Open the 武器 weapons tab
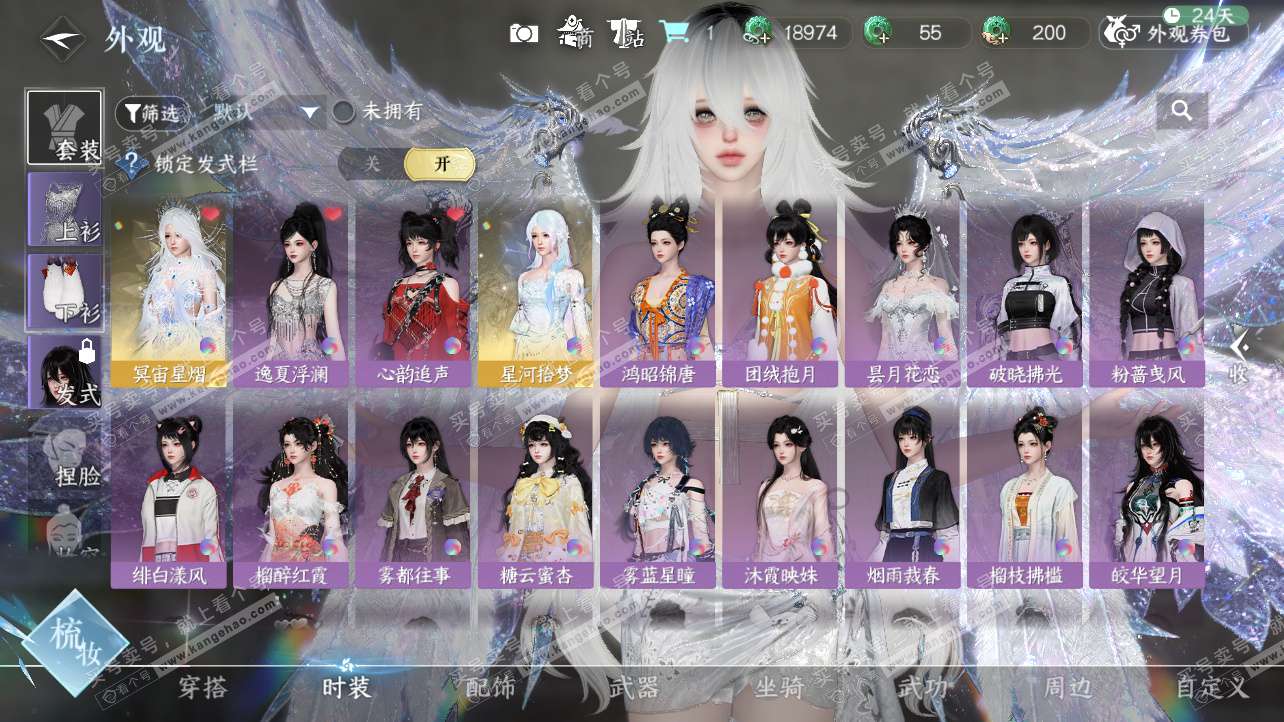The height and width of the screenshot is (722, 1284). (633, 688)
